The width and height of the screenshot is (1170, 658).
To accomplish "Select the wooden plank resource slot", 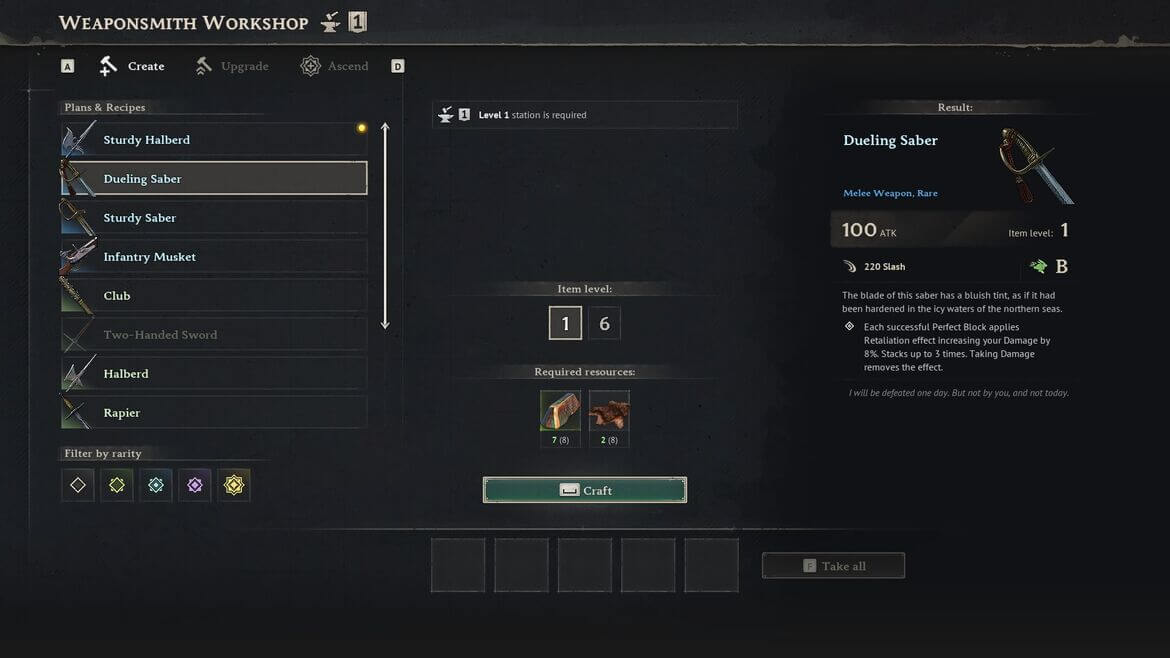I will click(x=560, y=411).
